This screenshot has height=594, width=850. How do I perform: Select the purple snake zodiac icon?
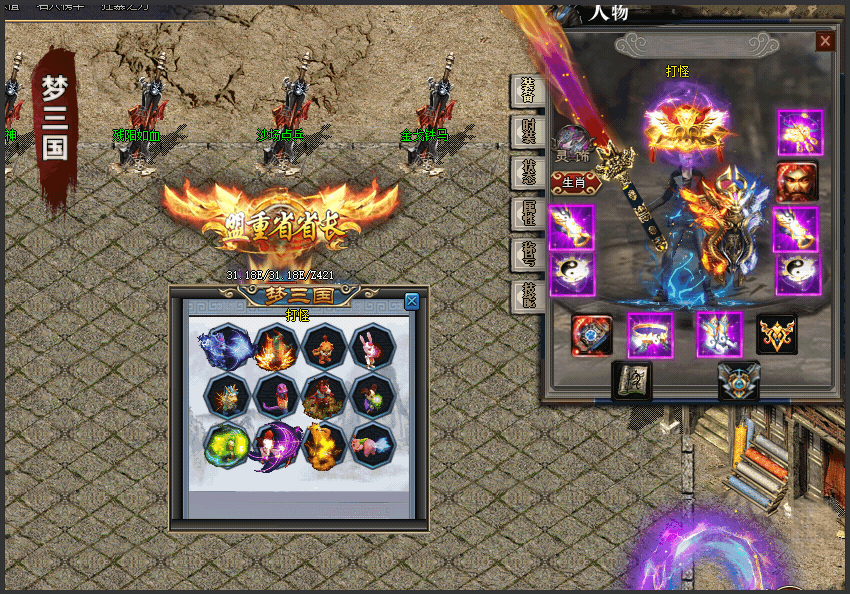point(275,394)
